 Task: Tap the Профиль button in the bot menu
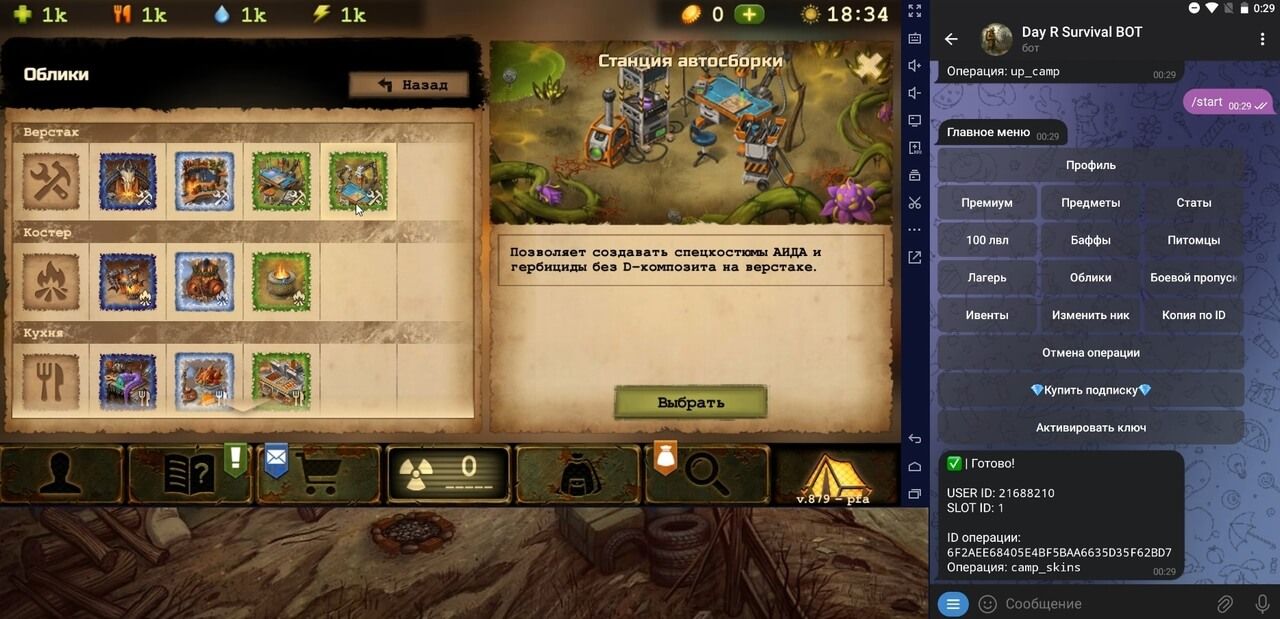pos(1090,165)
